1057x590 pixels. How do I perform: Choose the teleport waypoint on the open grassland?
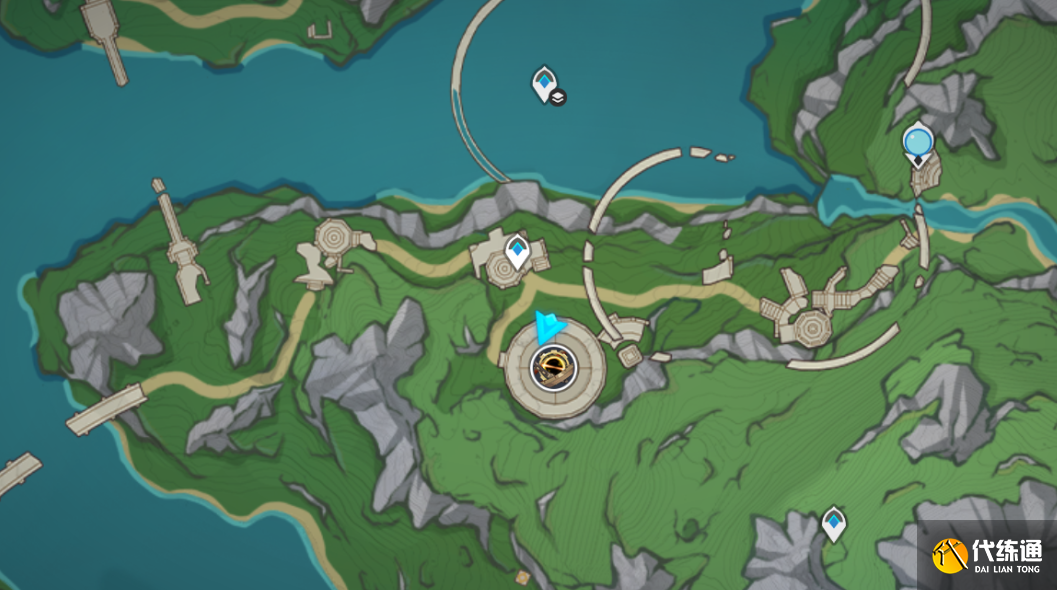pyautogui.click(x=833, y=523)
